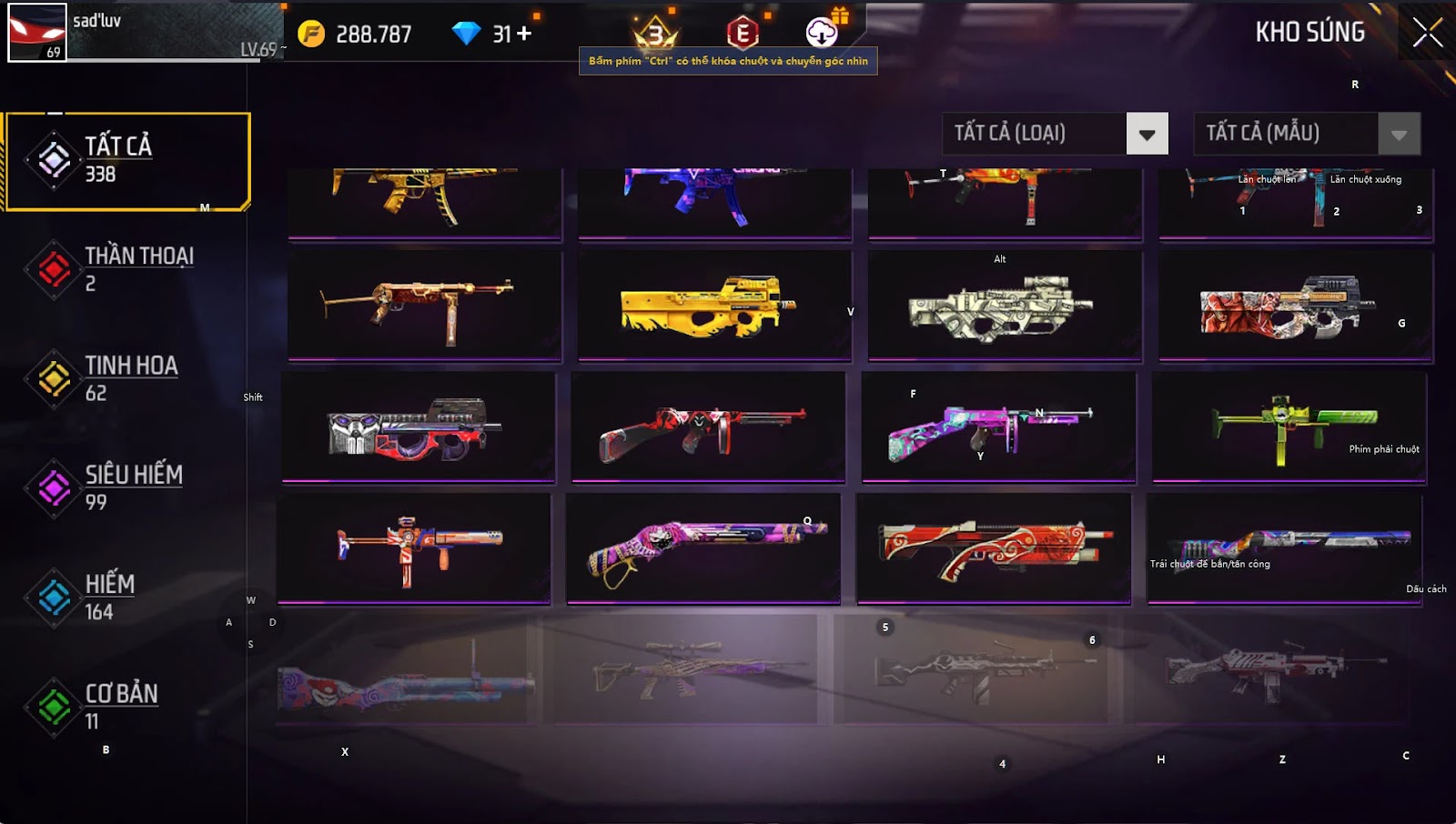Viewport: 1456px width, 824px height.
Task: Pick the white camo P90 skin
Action: [1004, 306]
